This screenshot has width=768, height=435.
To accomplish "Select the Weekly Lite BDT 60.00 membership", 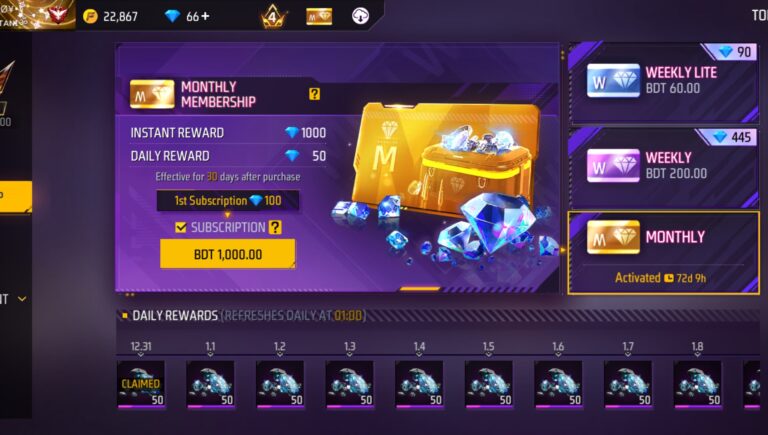I will (x=662, y=81).
